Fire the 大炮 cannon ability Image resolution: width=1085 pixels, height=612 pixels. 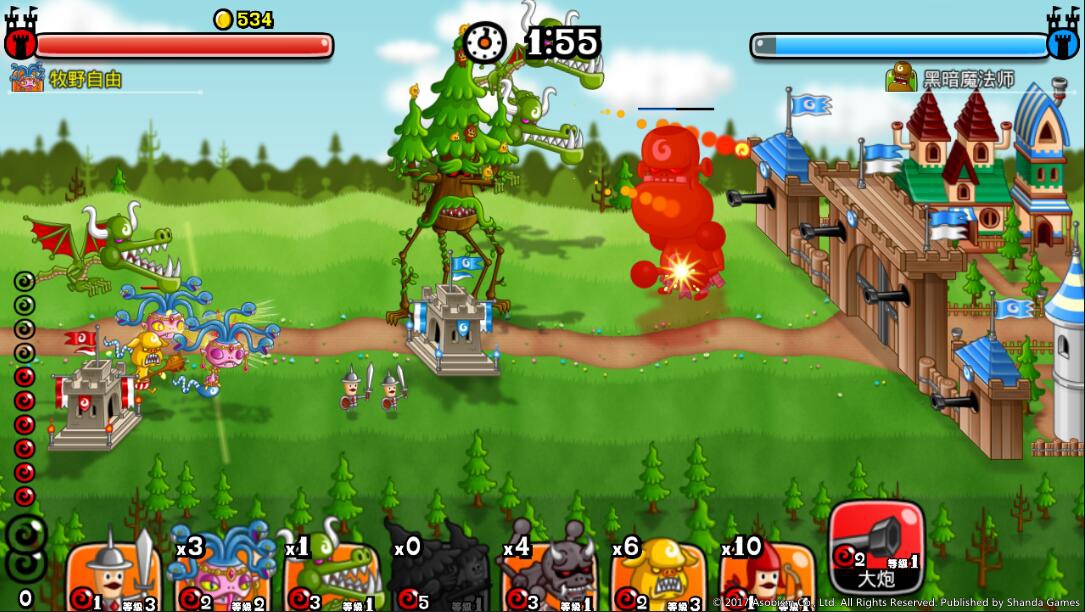click(x=876, y=547)
